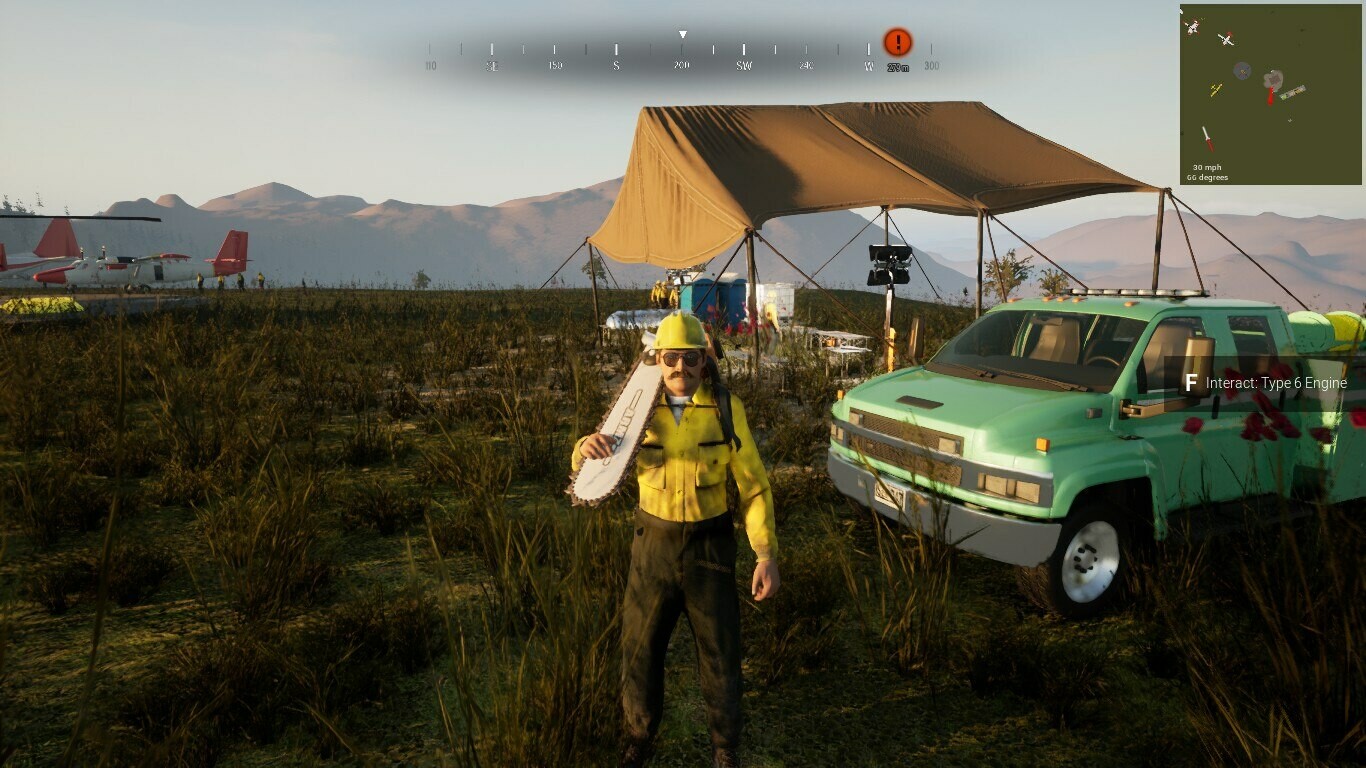Click the second white plane icon at minimap top-left
This screenshot has height=768, width=1366.
pyautogui.click(x=1227, y=40)
